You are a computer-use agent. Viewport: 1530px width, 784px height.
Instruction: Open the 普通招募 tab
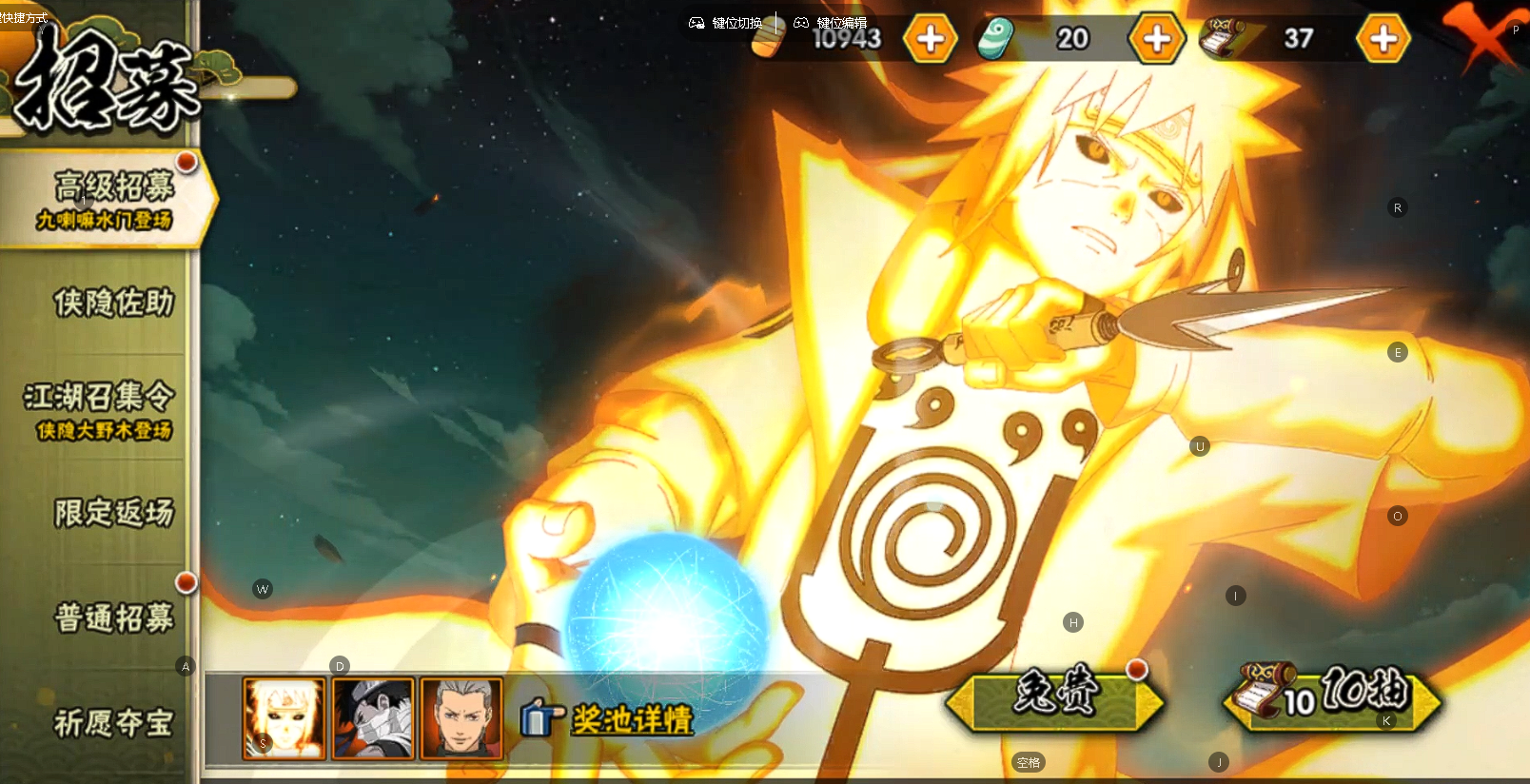113,617
